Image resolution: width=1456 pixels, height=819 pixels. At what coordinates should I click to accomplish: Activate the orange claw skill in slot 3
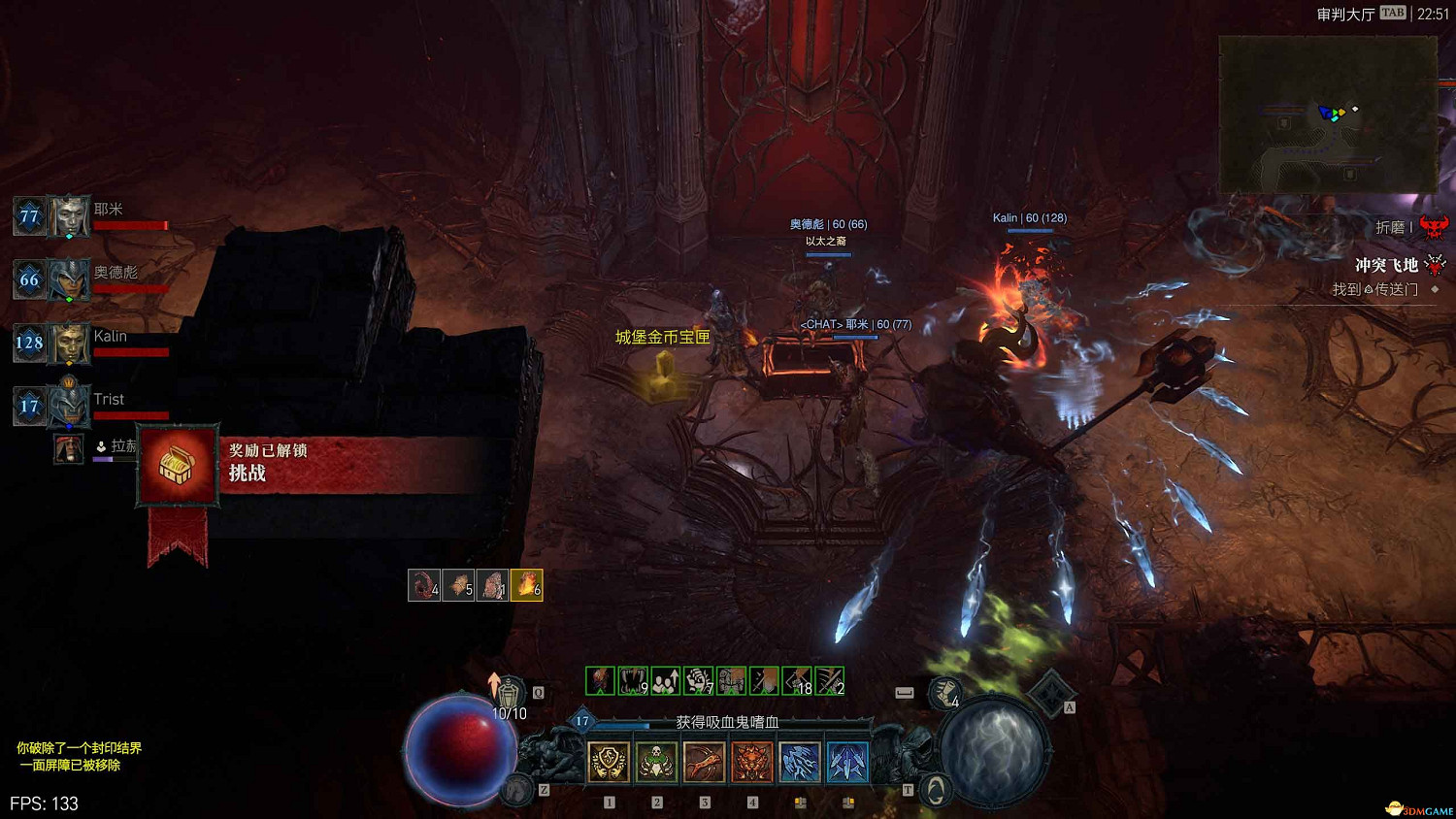[704, 763]
